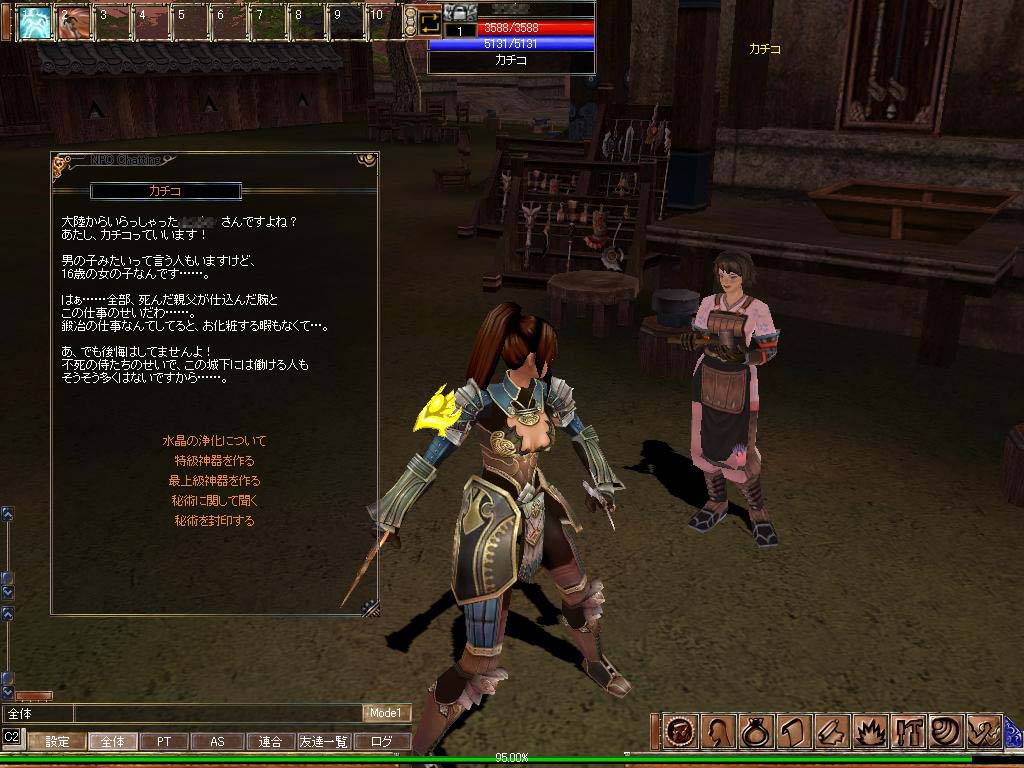Open the hammer and tools crafting icon
This screenshot has width=1024, height=768.
tap(908, 732)
